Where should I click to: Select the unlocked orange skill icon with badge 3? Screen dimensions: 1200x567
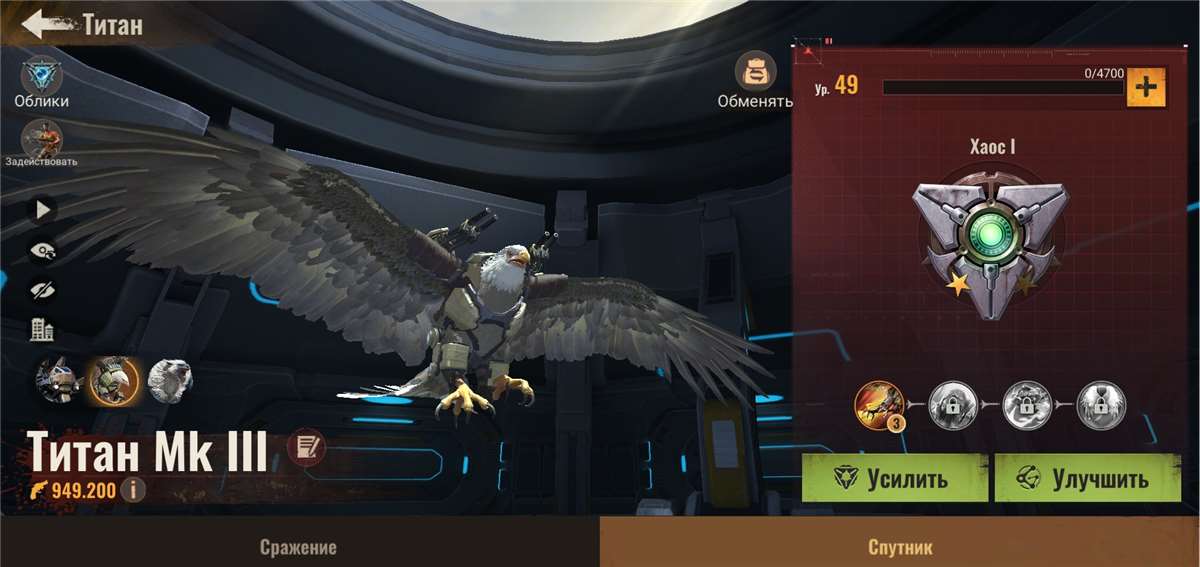[x=879, y=405]
